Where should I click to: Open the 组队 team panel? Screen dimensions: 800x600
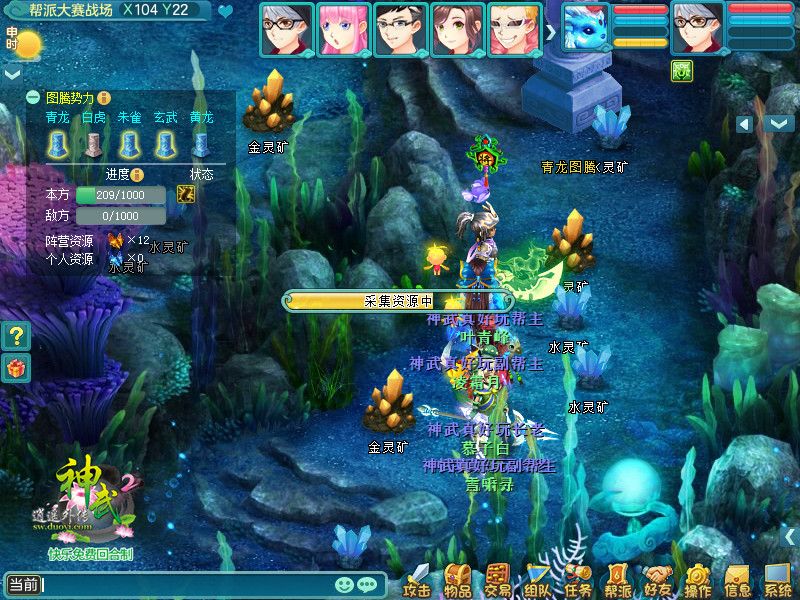pyautogui.click(x=538, y=580)
